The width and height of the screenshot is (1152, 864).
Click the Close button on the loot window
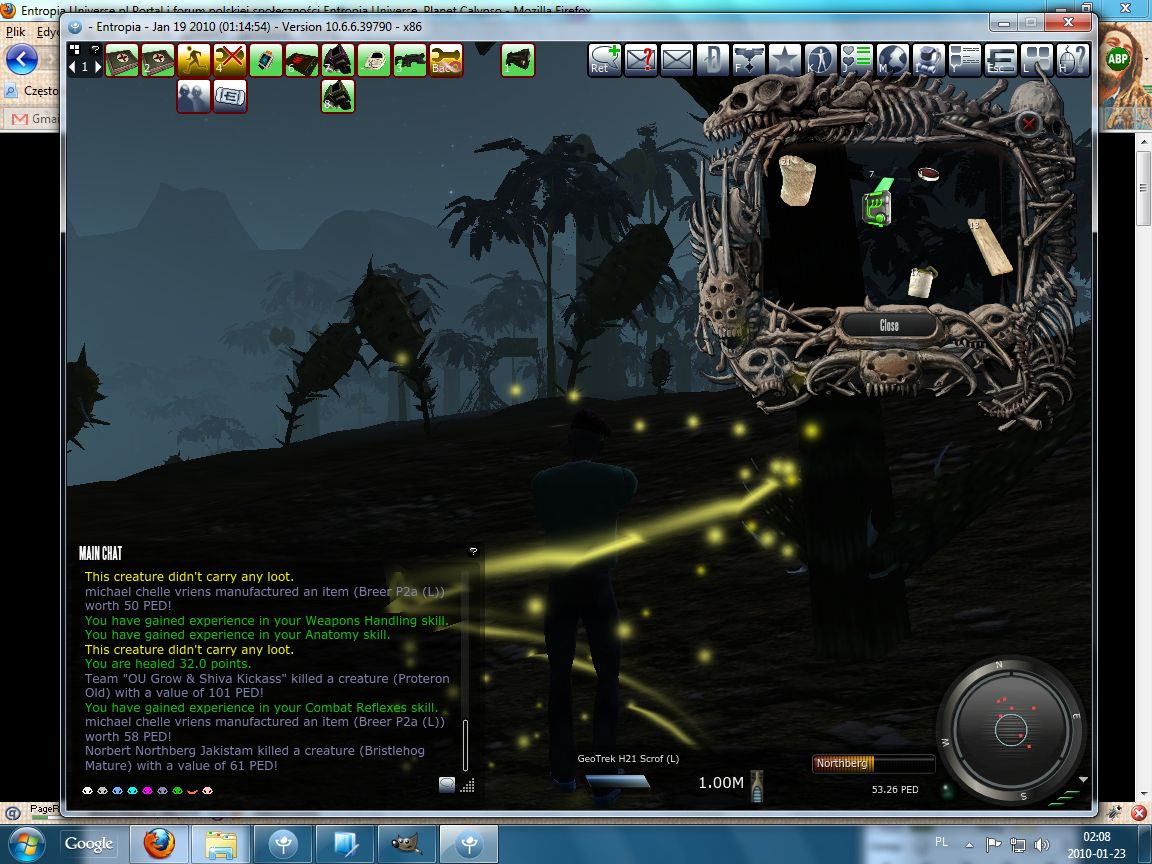[889, 325]
